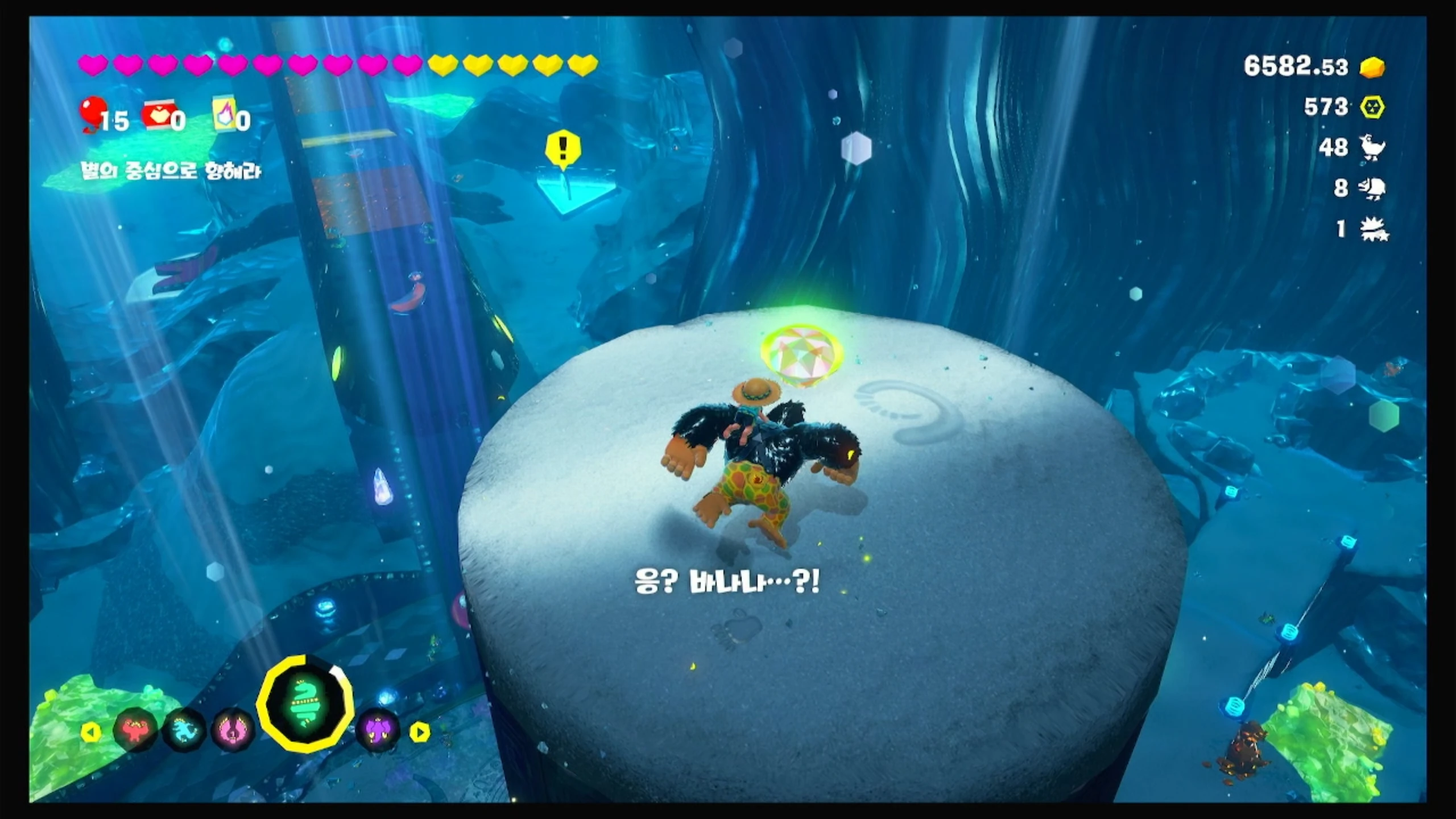
Task: Click the triceratops-shaped fossil counter icon
Action: pyautogui.click(x=1372, y=188)
